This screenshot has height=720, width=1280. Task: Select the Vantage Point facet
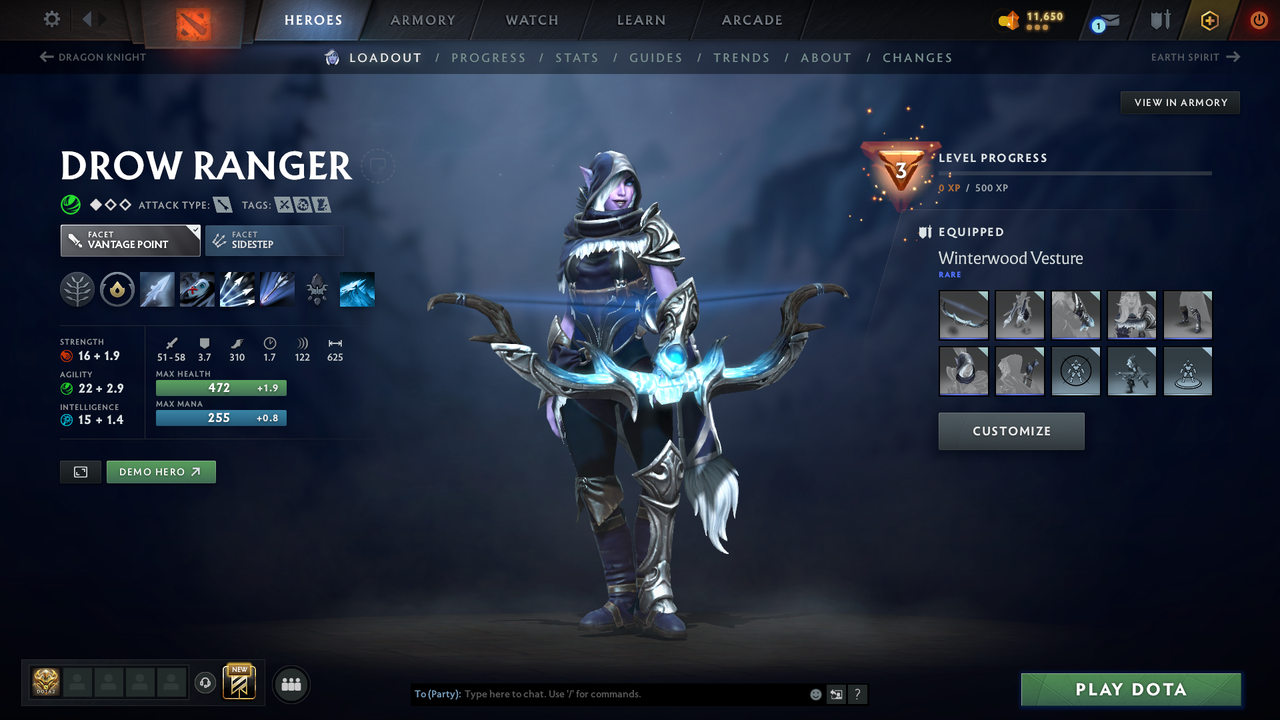click(130, 240)
